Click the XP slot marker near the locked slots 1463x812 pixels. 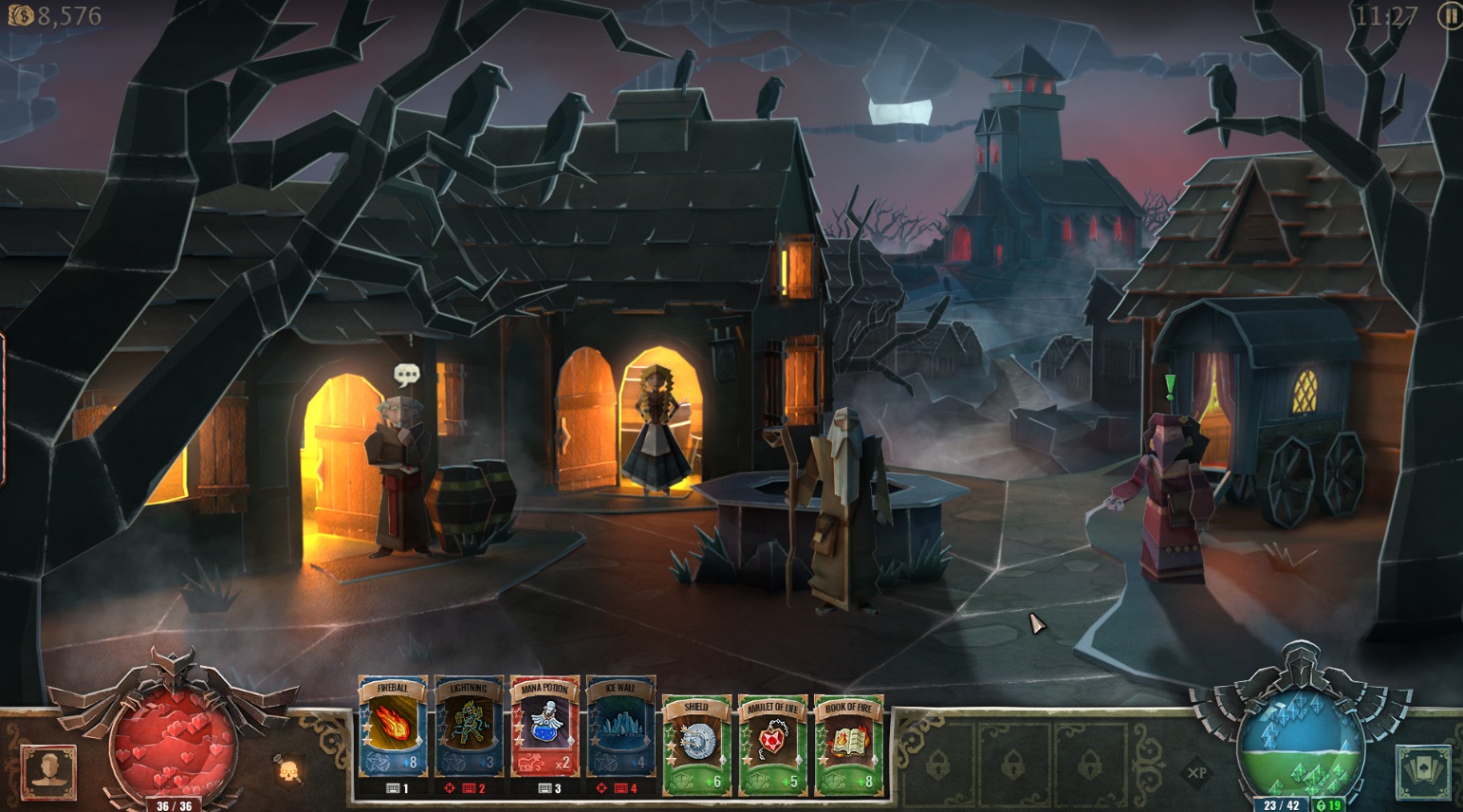pos(1196,773)
